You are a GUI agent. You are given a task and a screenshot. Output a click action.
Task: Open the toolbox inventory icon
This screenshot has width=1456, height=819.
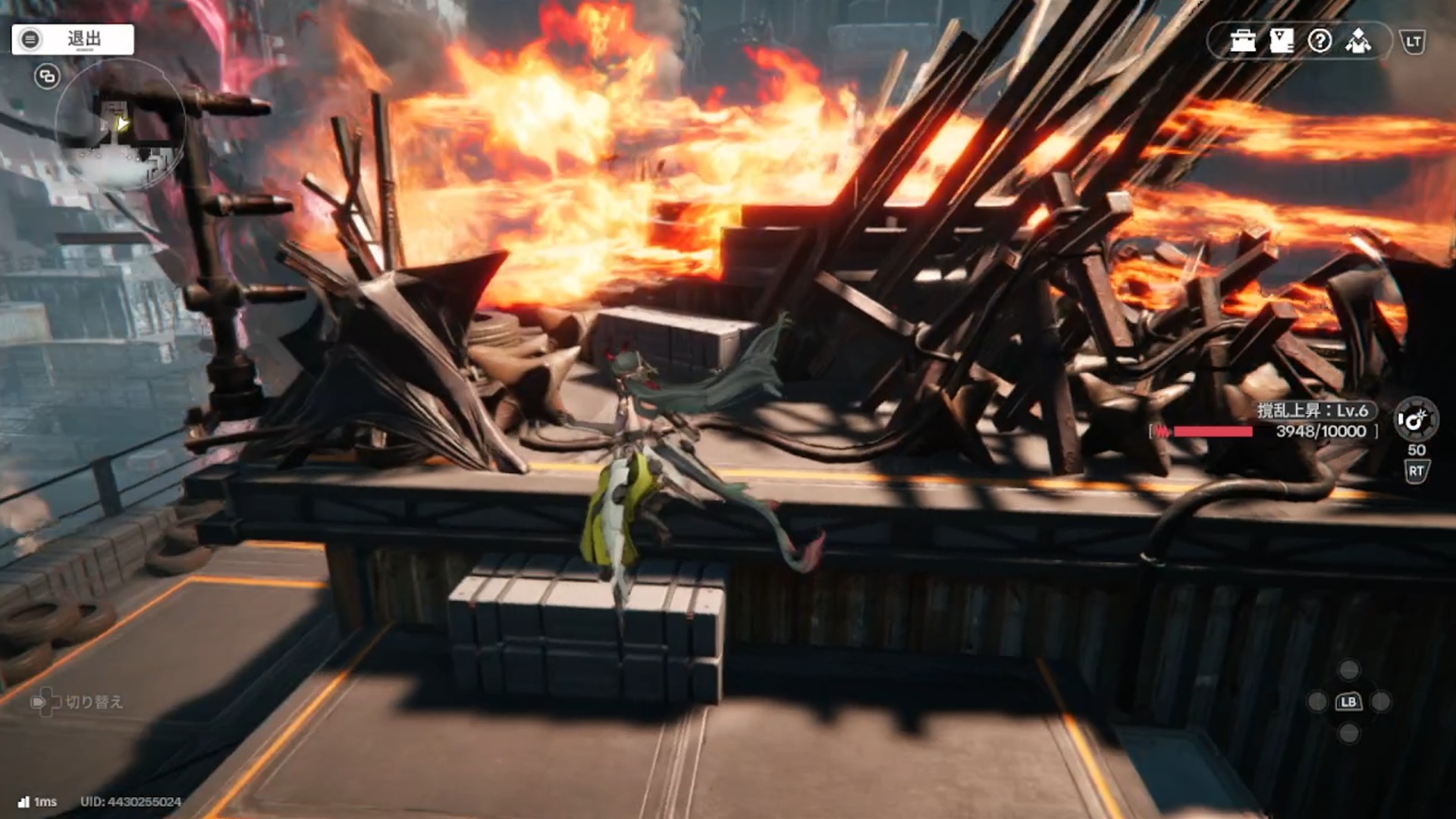(1243, 41)
